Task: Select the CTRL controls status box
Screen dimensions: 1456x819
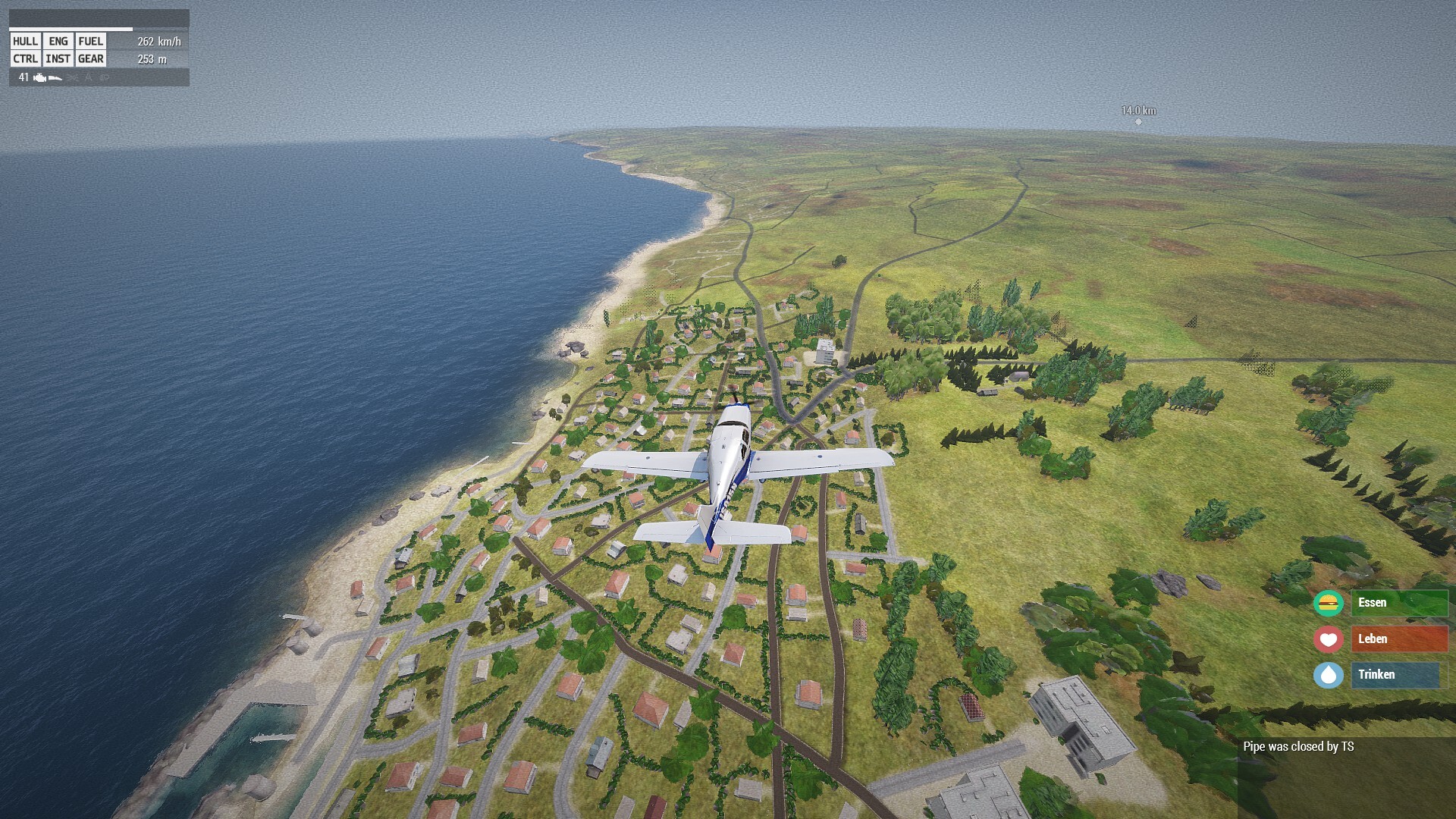Action: coord(25,59)
